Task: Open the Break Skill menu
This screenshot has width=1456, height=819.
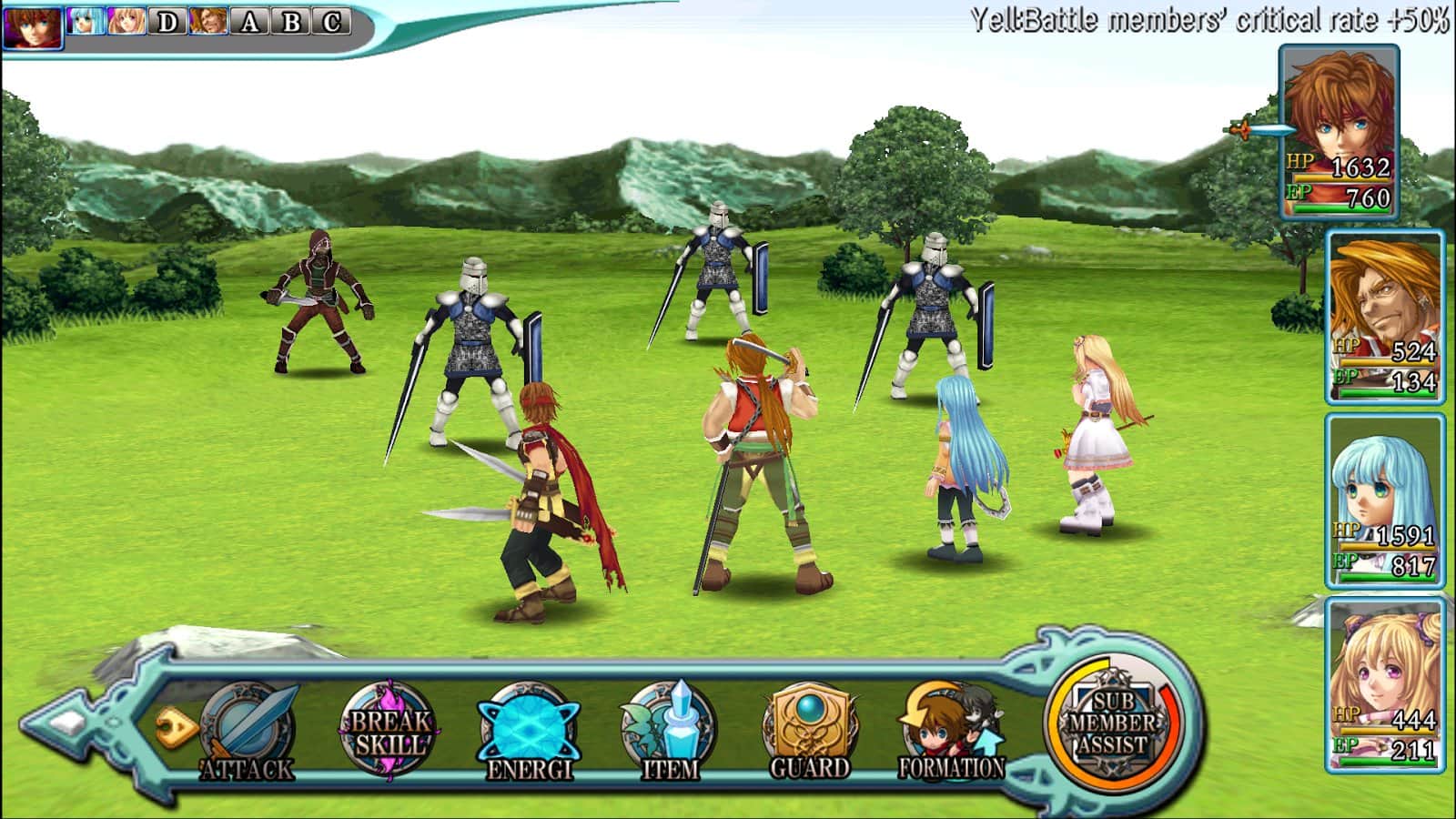Action: 389,731
